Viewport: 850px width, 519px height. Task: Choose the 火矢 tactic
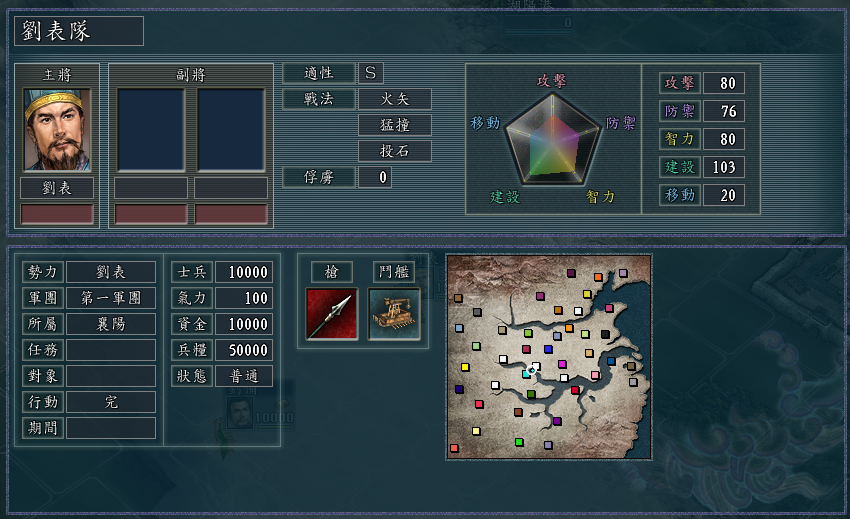tap(395, 99)
